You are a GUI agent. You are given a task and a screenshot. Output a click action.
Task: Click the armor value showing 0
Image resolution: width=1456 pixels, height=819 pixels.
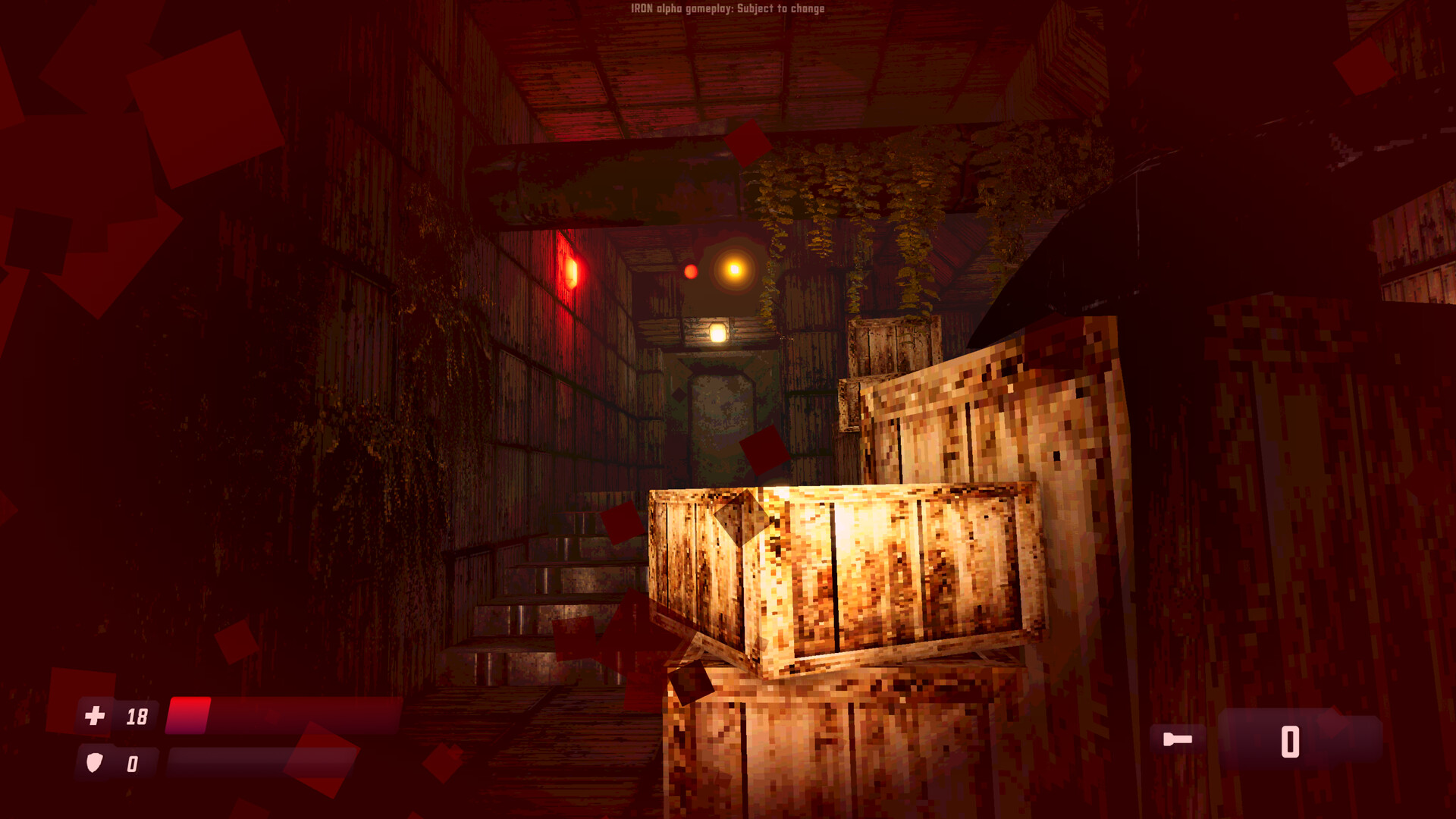[133, 764]
